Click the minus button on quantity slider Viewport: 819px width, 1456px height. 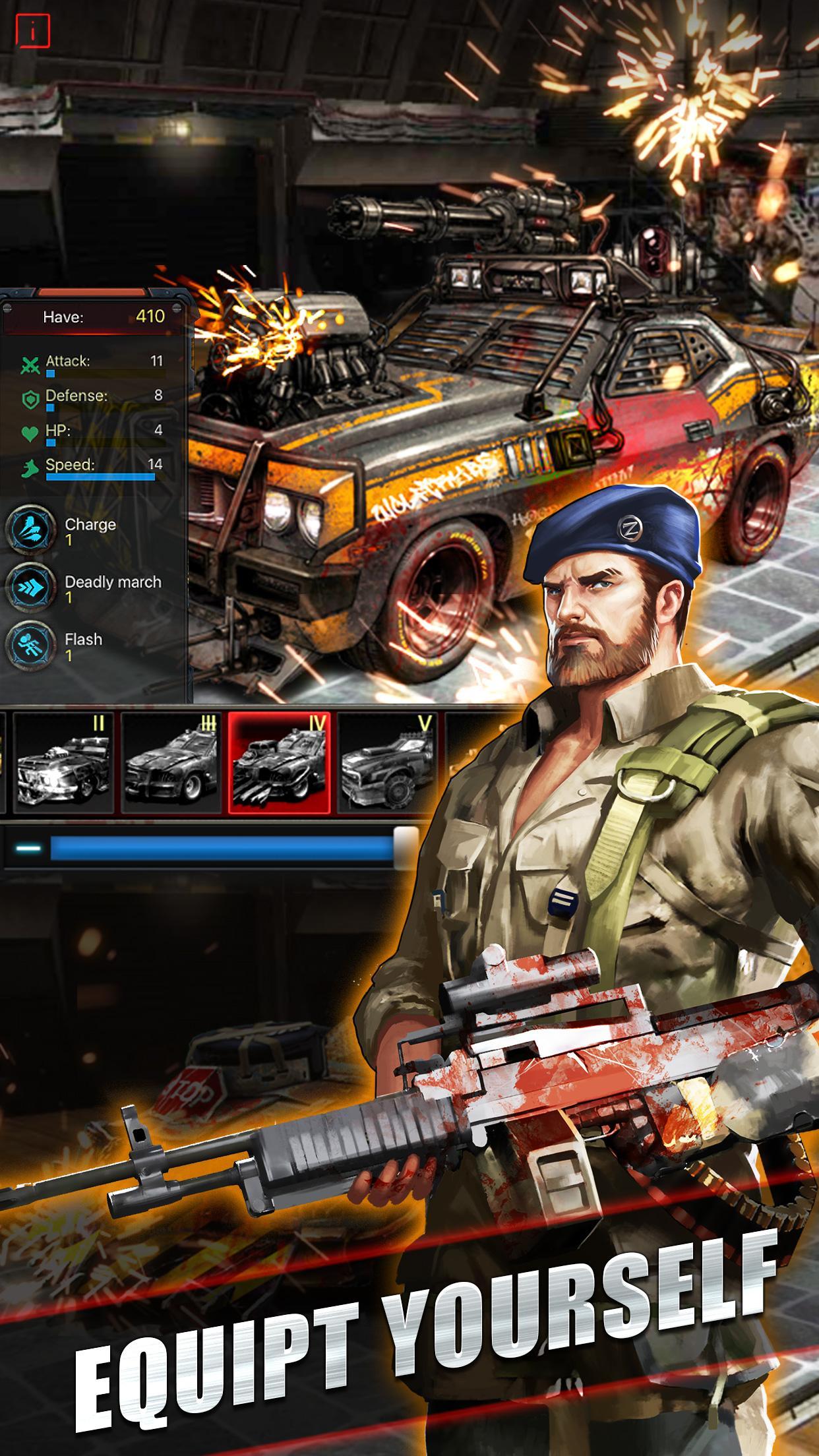point(28,848)
